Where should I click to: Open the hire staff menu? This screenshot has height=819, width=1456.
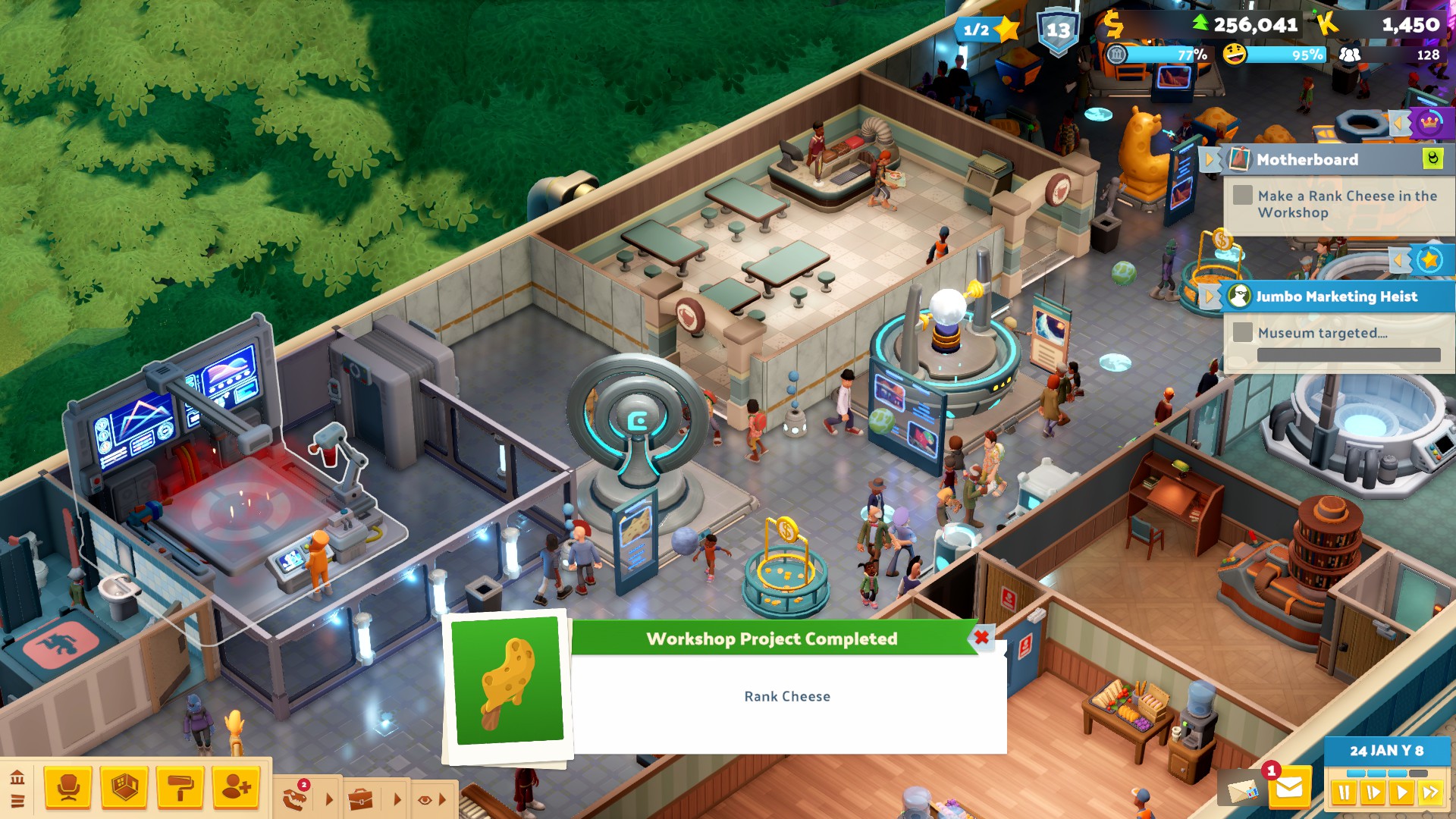[236, 787]
